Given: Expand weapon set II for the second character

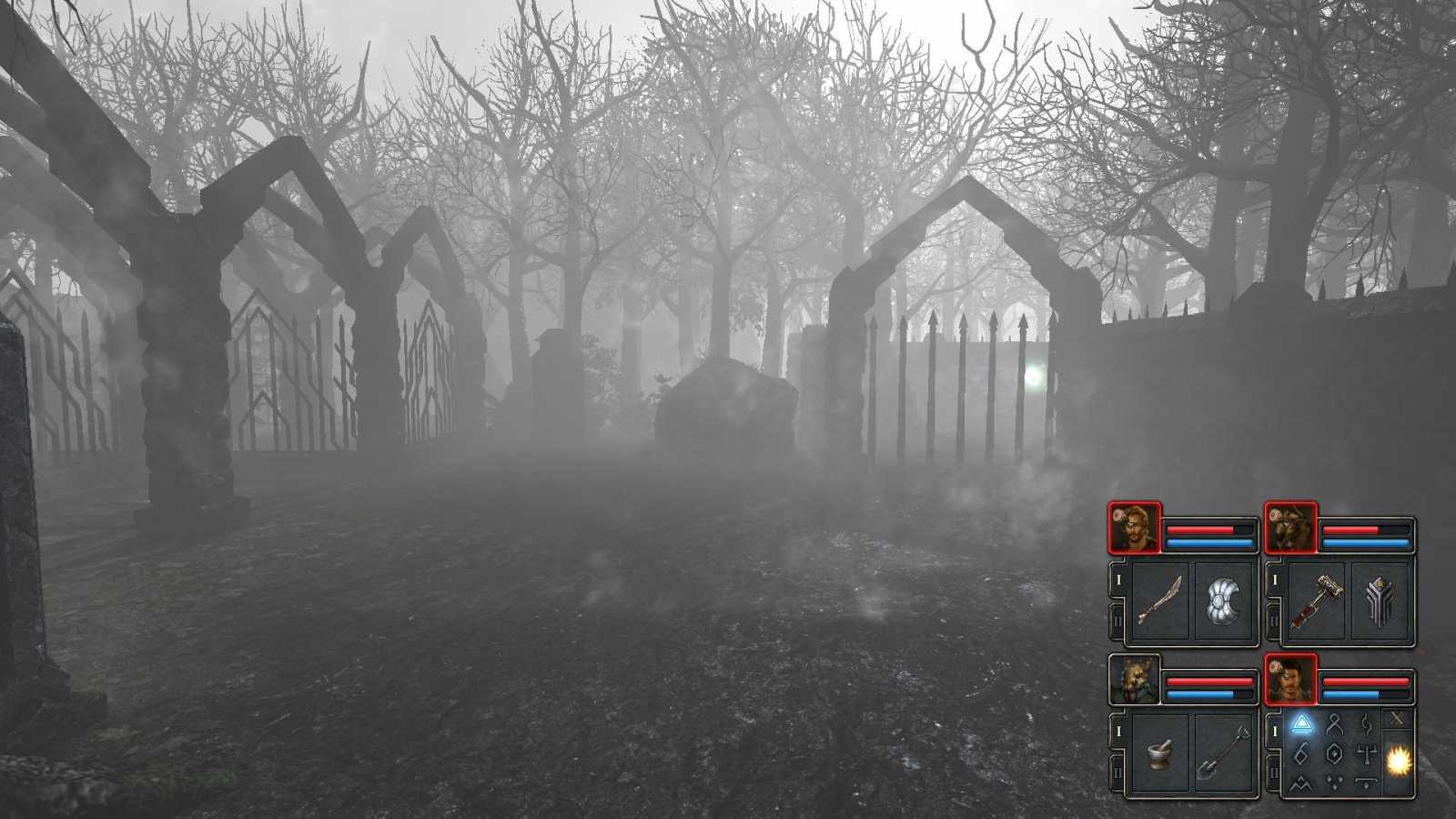Looking at the screenshot, I should pyautogui.click(x=1274, y=618).
